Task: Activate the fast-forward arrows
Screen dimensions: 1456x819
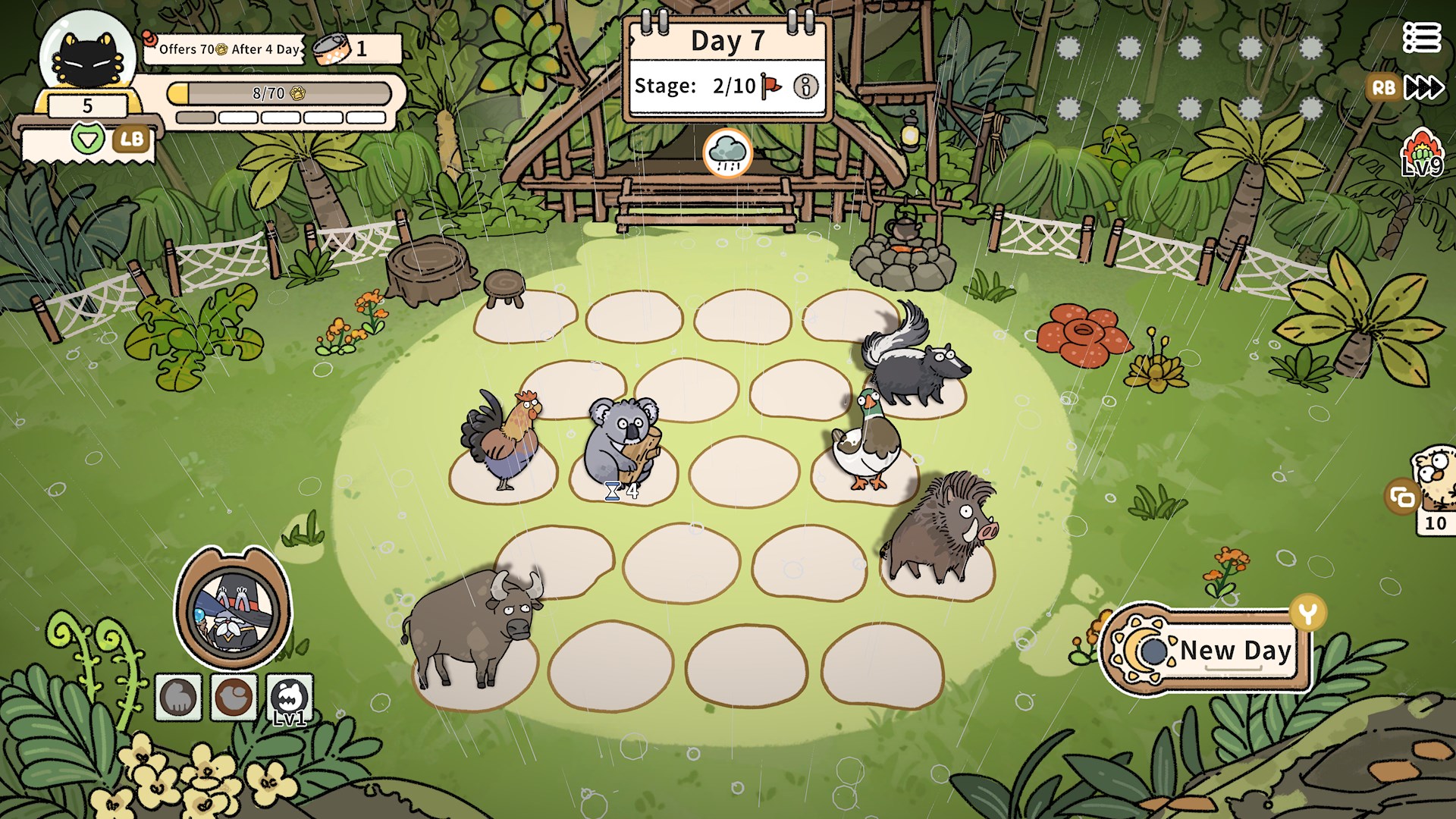Action: pos(1423,88)
